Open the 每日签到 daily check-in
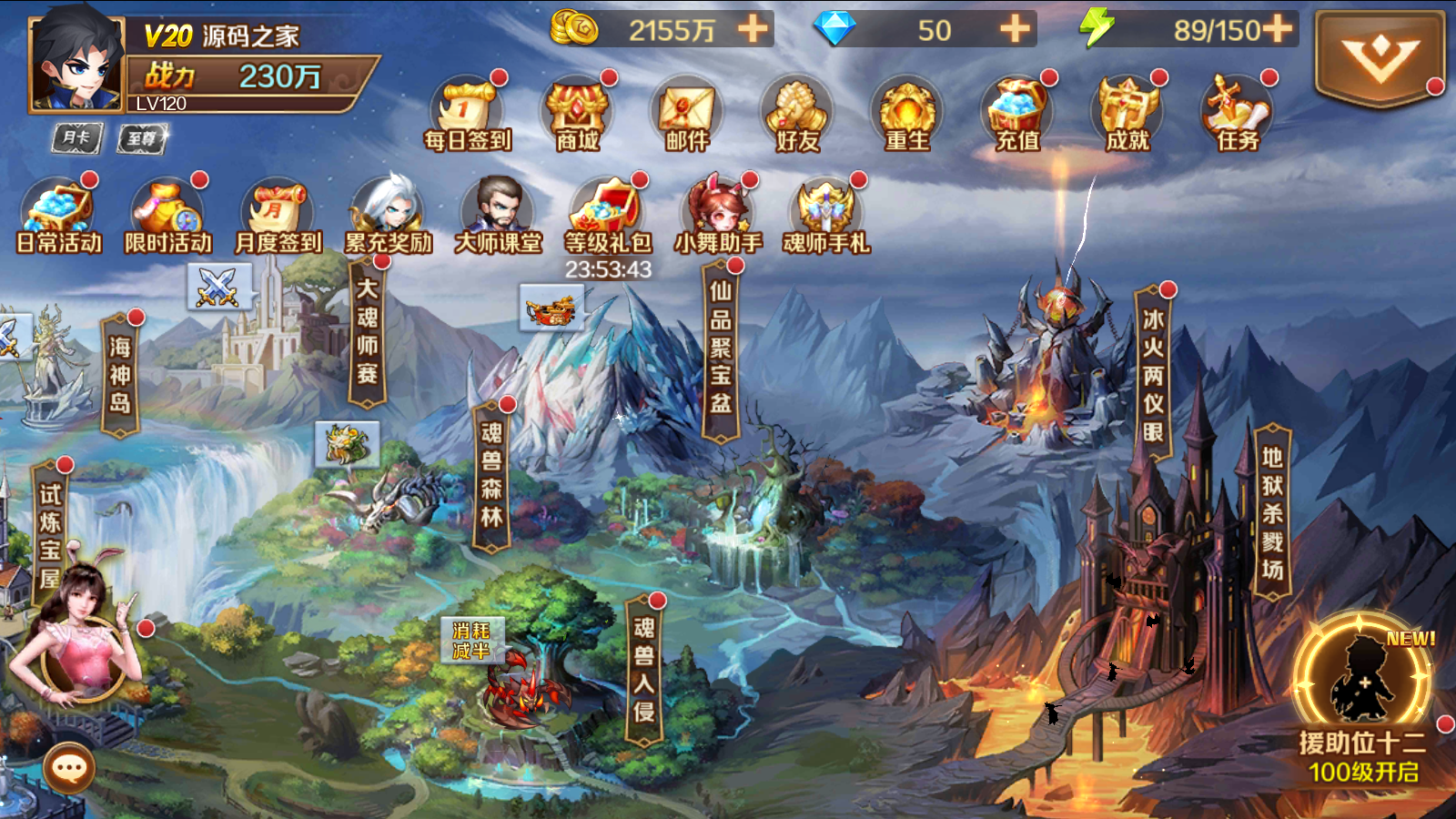Viewport: 1456px width, 819px height. [468, 115]
